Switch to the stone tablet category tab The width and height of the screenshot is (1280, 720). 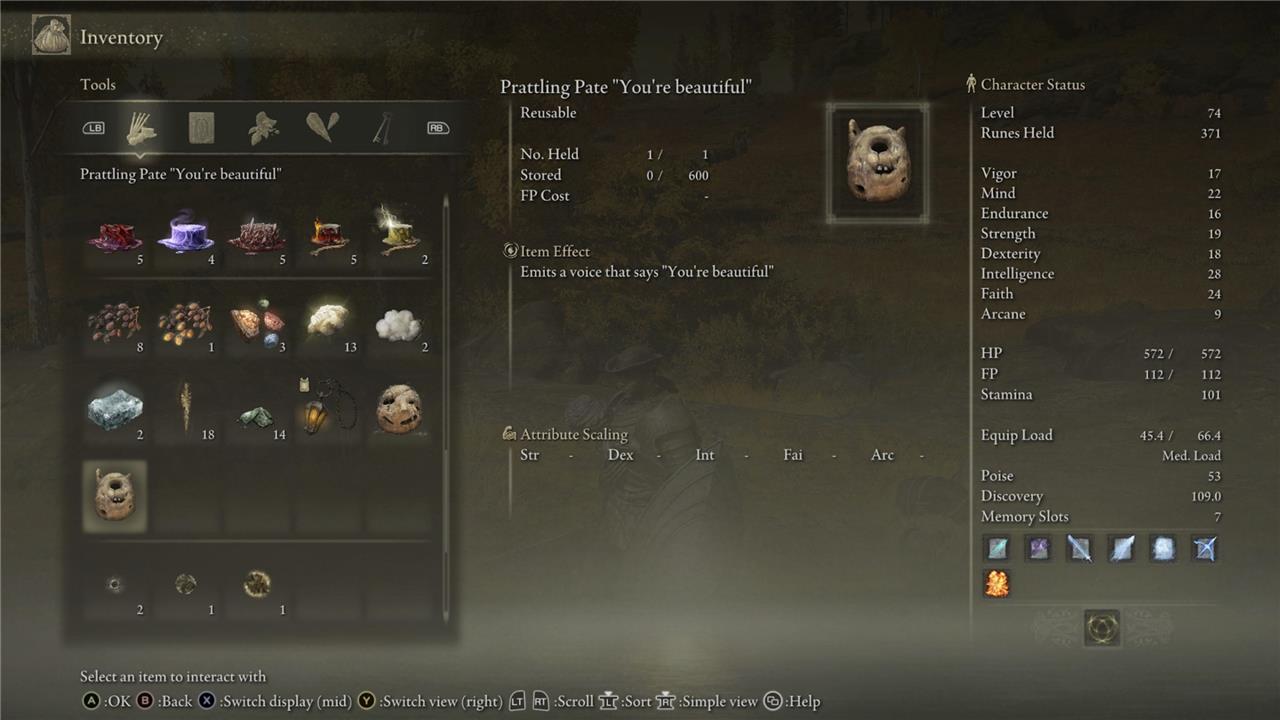click(202, 128)
